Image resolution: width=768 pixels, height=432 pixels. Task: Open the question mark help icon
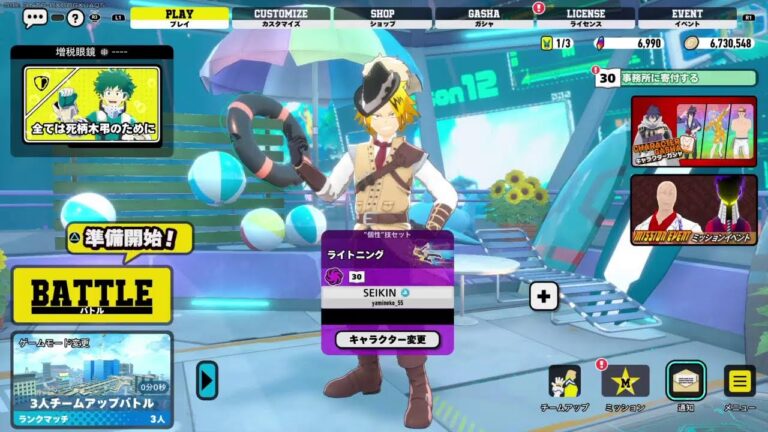(x=75, y=17)
